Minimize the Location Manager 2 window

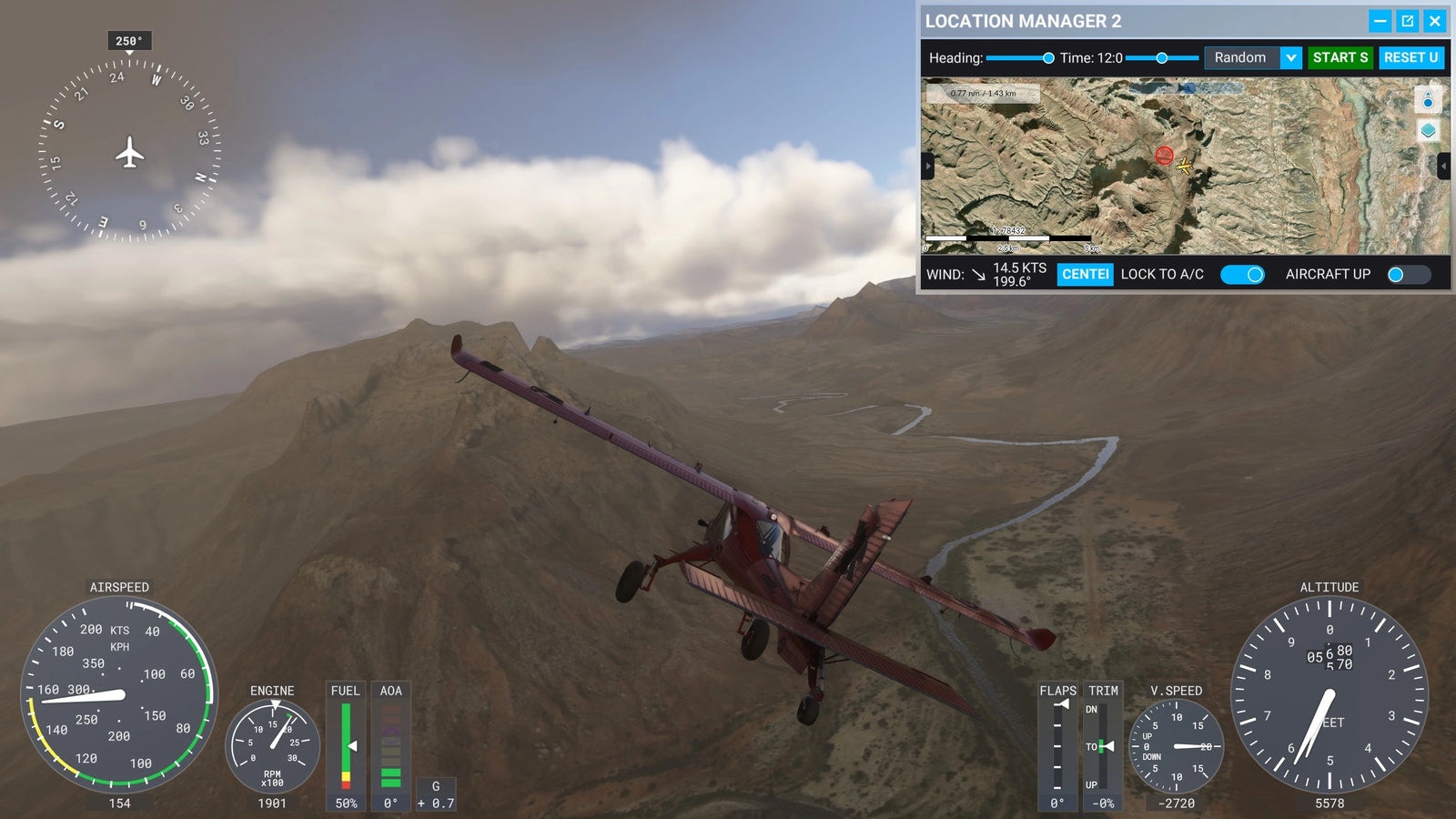click(1380, 21)
